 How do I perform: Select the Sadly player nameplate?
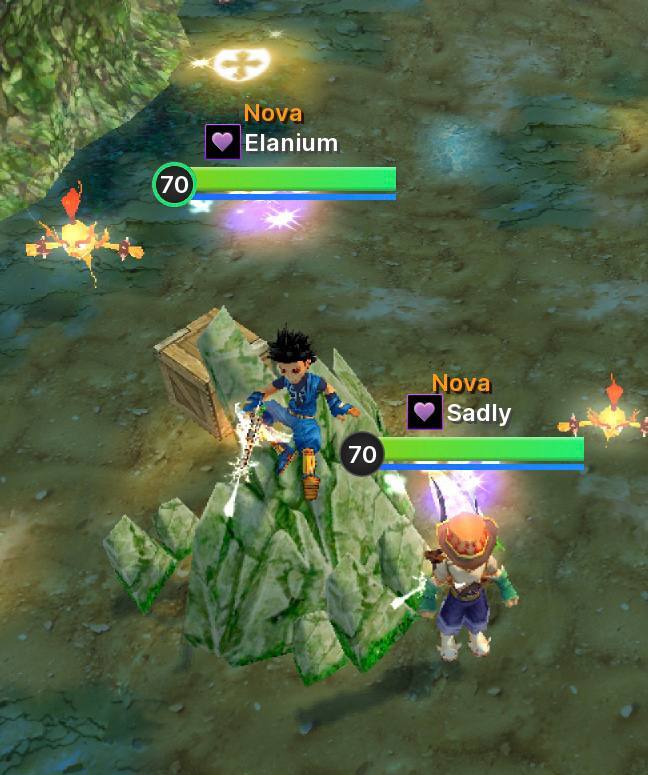click(478, 413)
